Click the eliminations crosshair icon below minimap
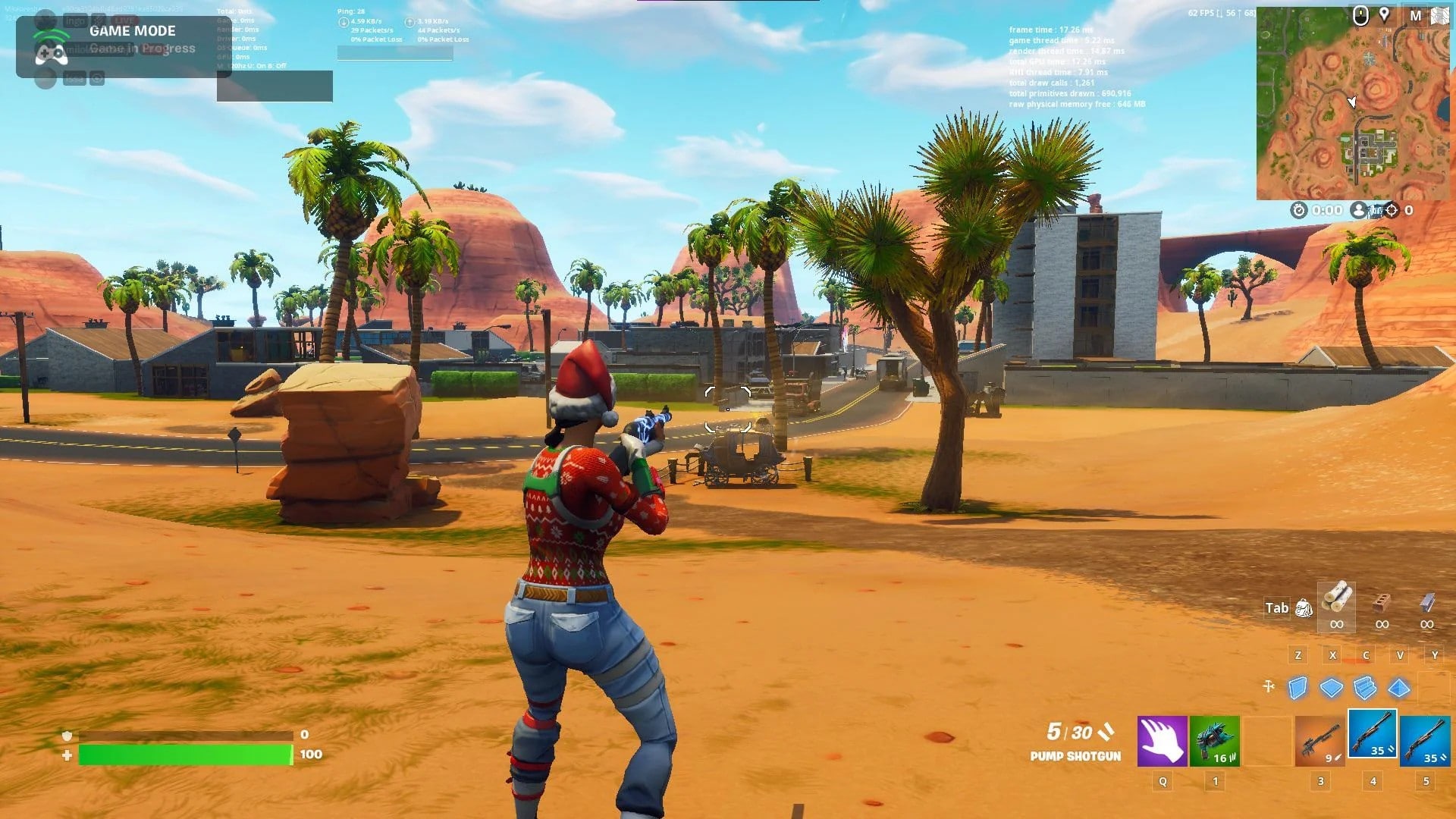The width and height of the screenshot is (1456, 819). 1392,210
